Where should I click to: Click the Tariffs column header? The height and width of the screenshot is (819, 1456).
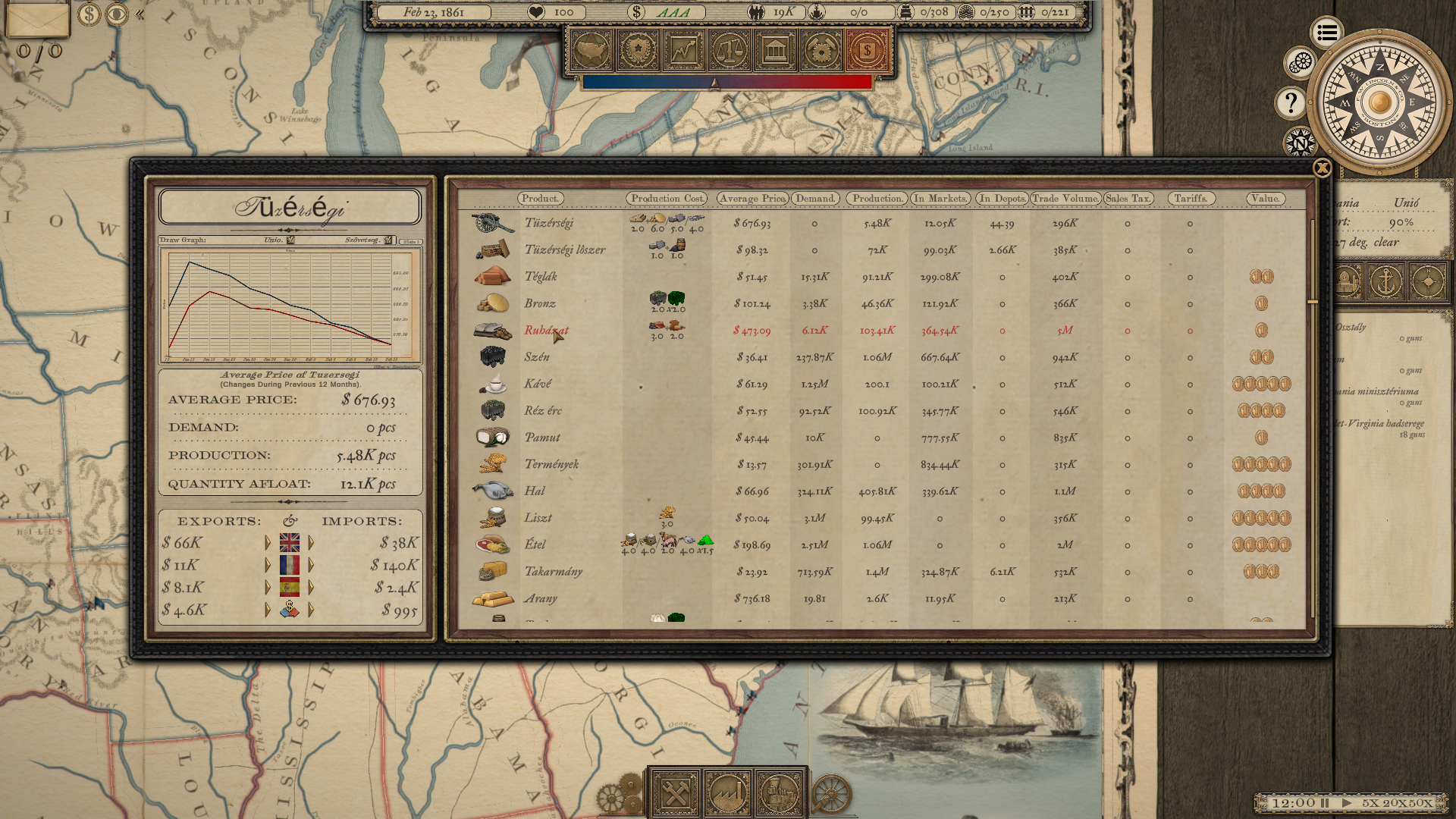pyautogui.click(x=1191, y=199)
